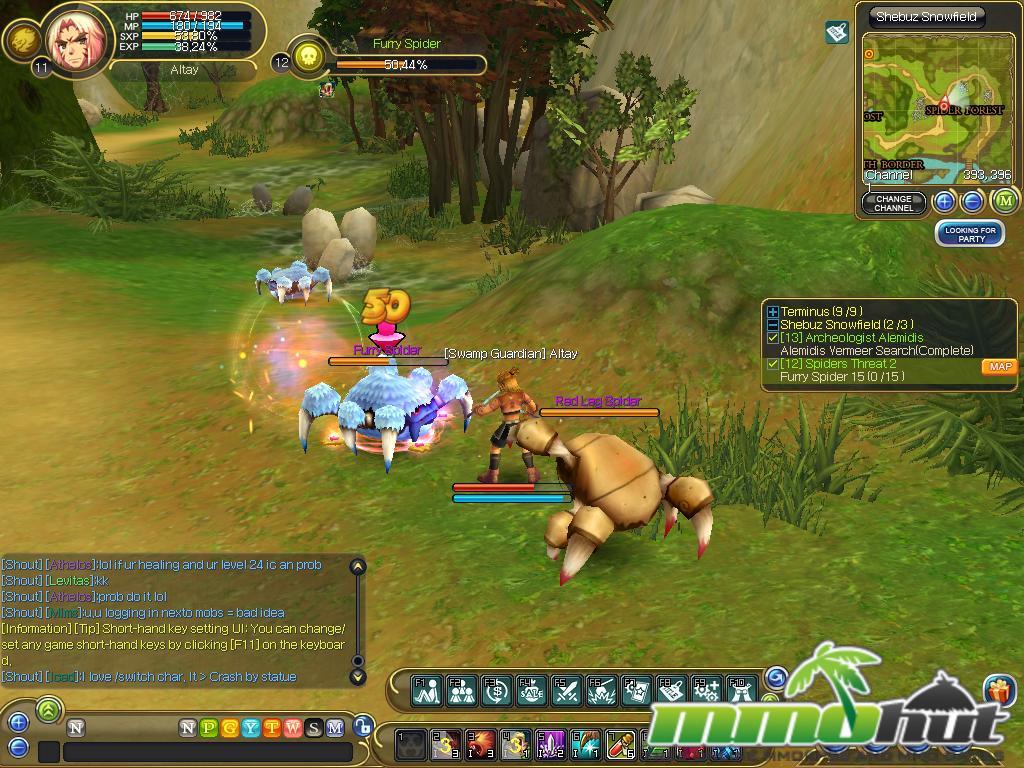Toggle the Looking For Party button
The width and height of the screenshot is (1024, 768).
point(970,234)
